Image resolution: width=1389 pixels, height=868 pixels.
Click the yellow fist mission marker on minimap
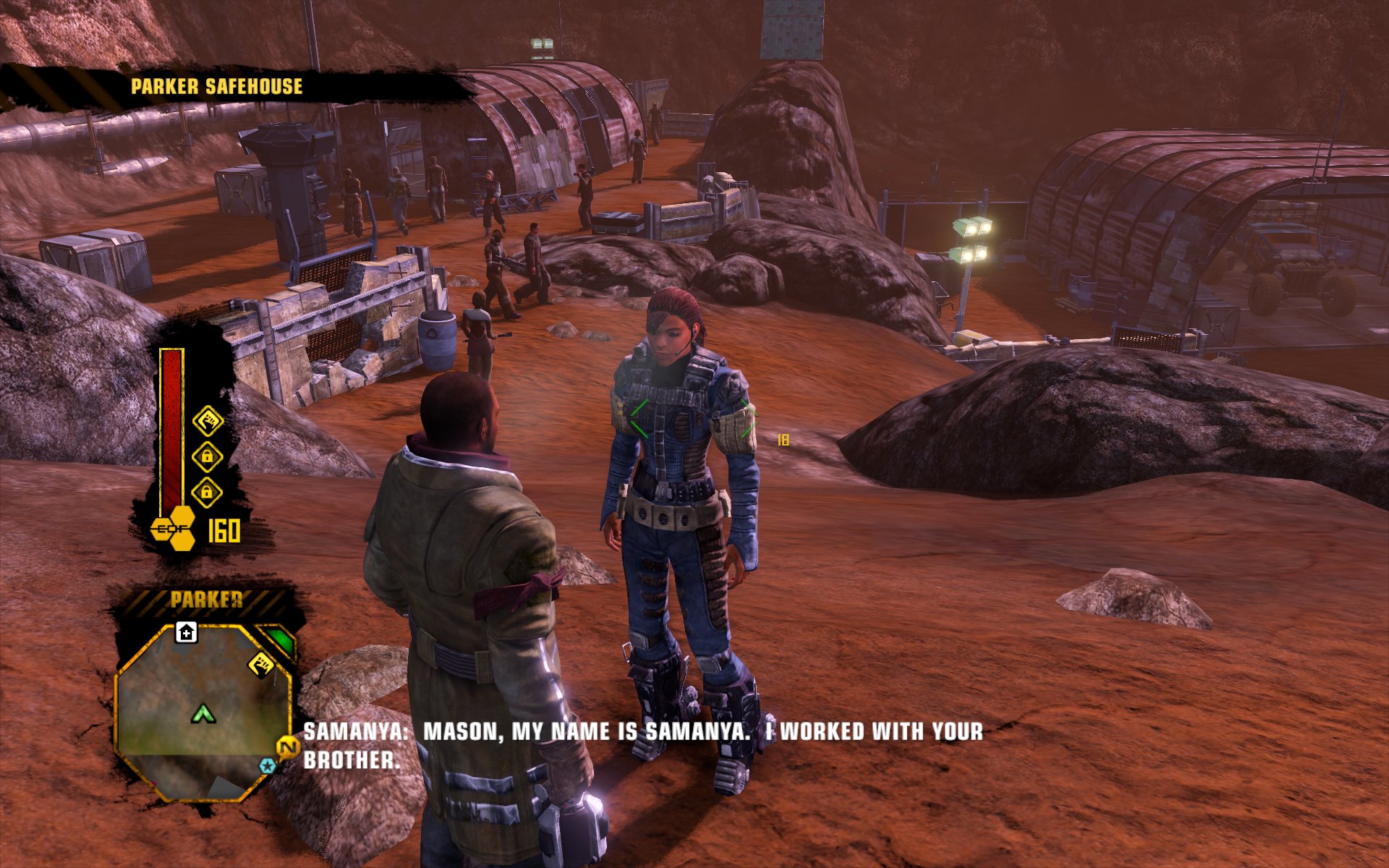(x=261, y=663)
